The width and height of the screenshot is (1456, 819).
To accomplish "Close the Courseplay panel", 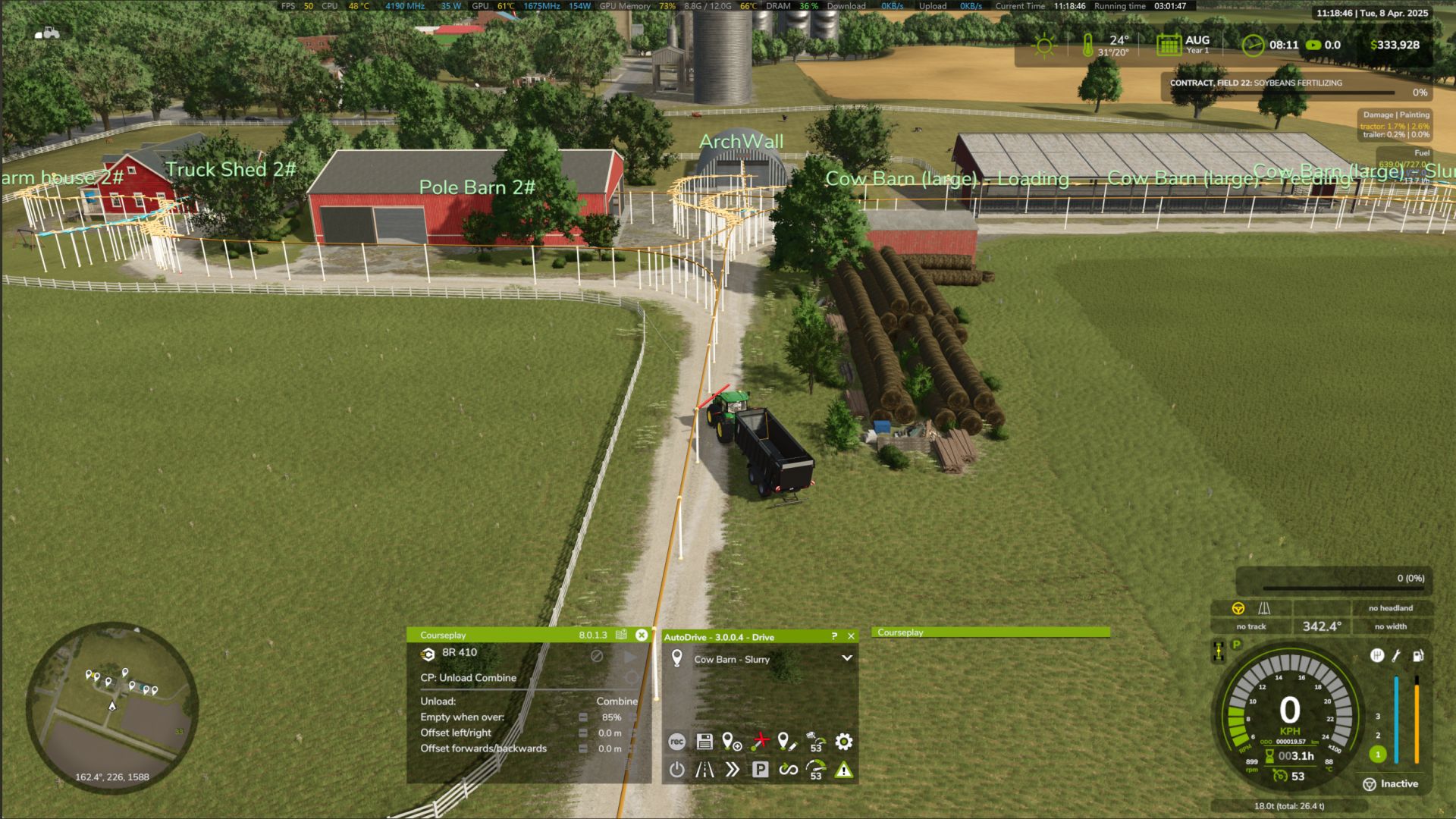I will tap(642, 635).
